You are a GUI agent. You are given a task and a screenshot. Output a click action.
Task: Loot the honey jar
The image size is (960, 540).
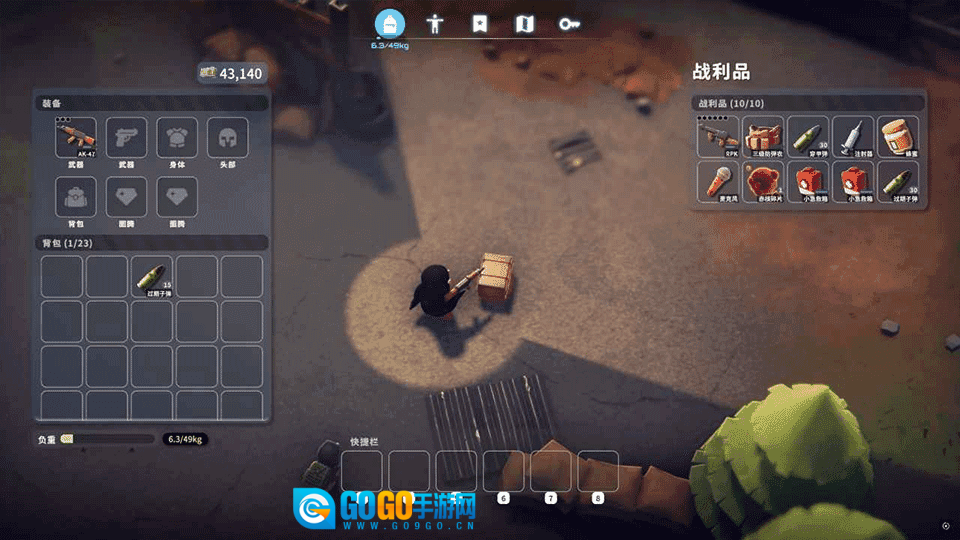click(898, 137)
